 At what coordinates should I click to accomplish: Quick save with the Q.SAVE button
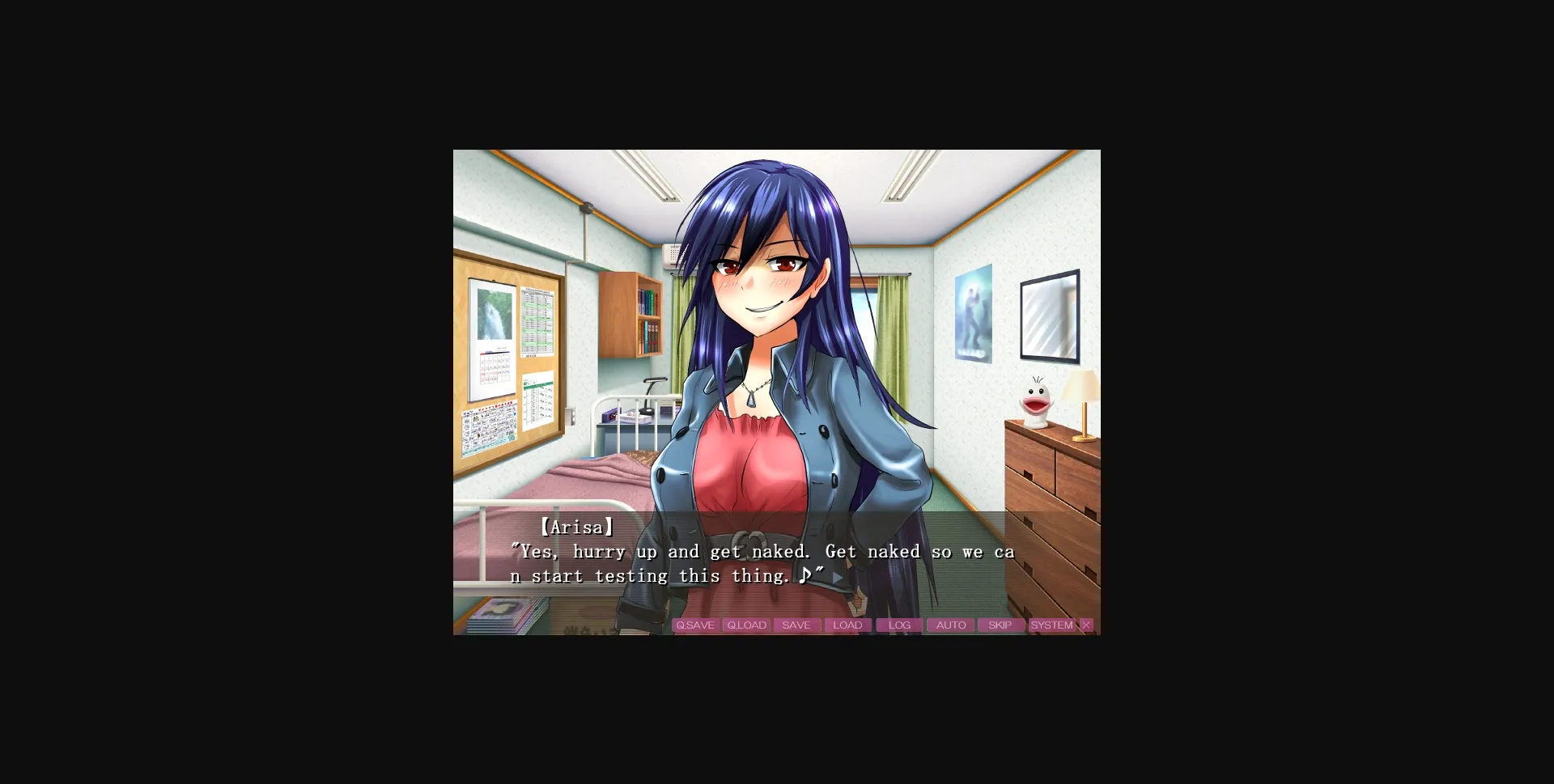pyautogui.click(x=696, y=625)
